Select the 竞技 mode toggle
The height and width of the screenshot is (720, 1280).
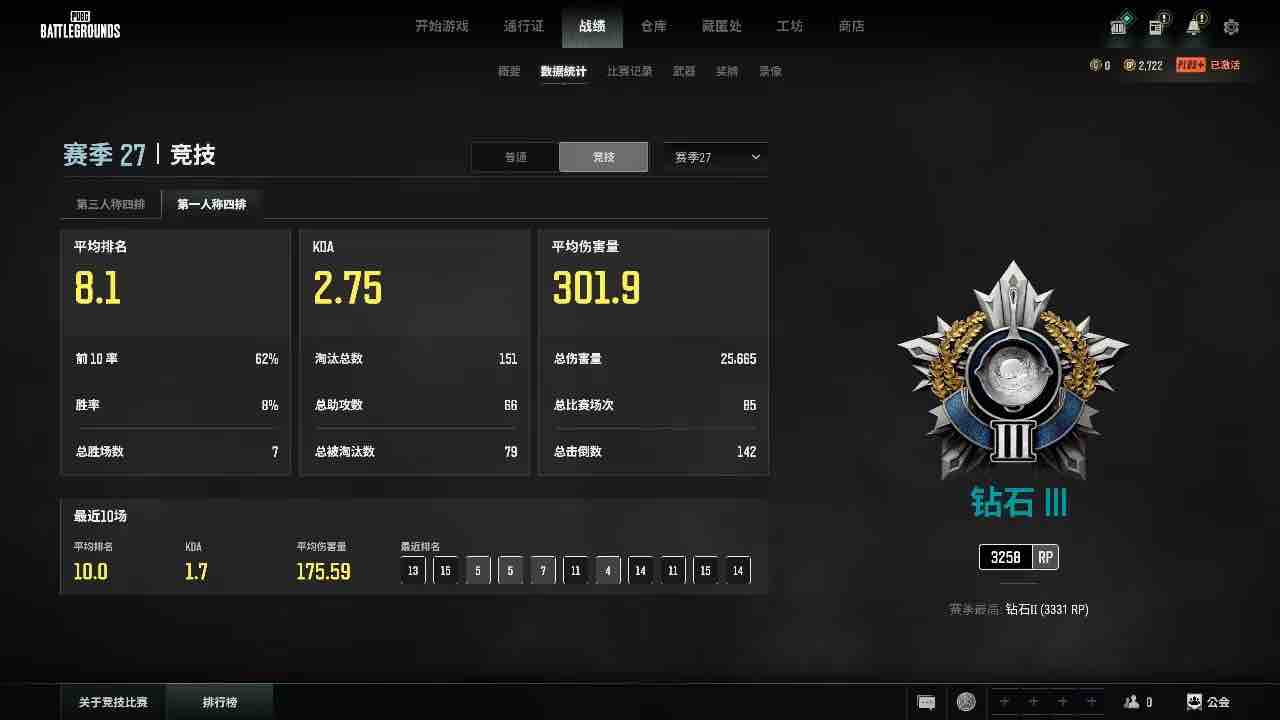coord(603,157)
